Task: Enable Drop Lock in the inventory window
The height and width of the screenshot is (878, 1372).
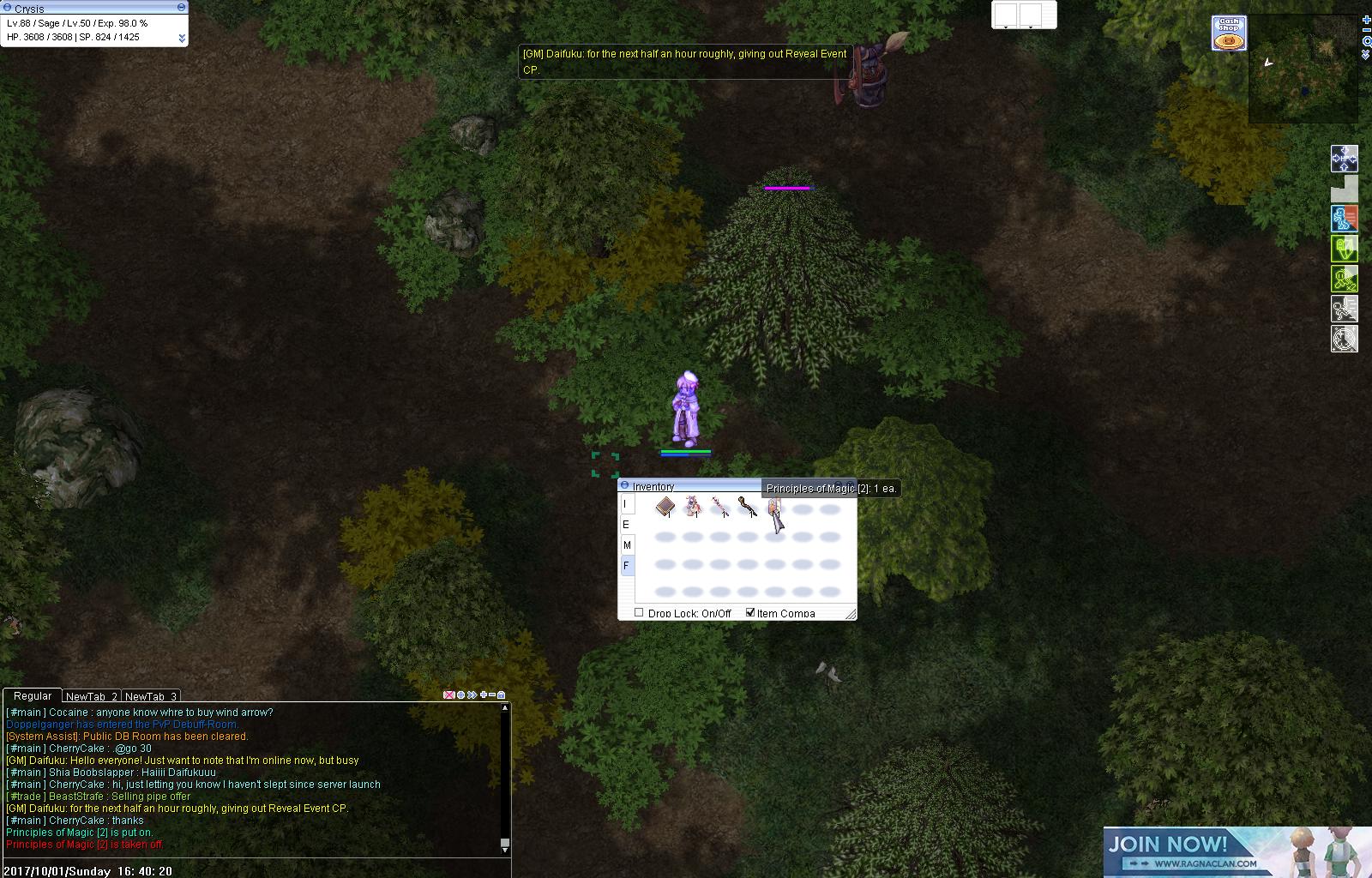Action: pyautogui.click(x=639, y=612)
